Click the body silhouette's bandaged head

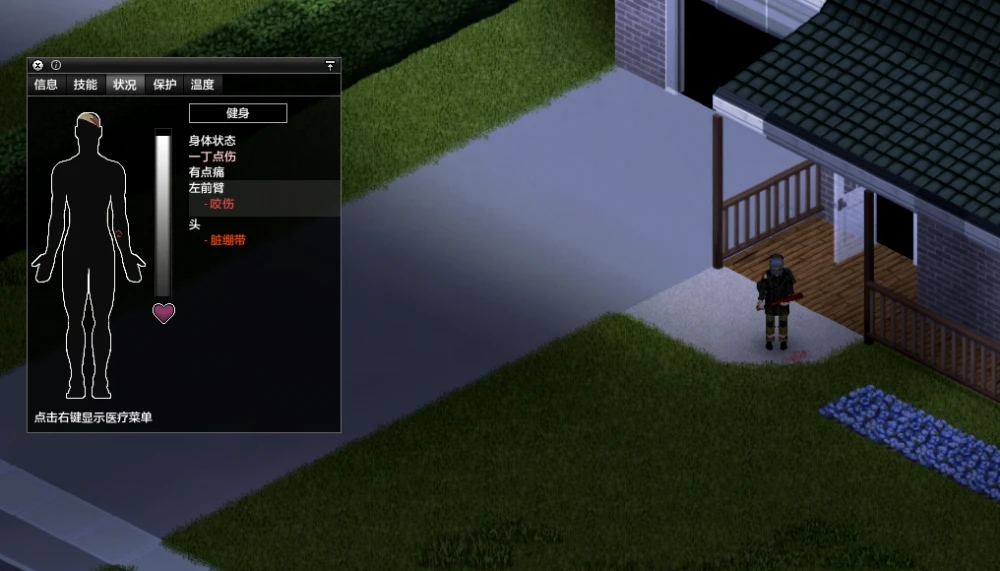tap(88, 121)
